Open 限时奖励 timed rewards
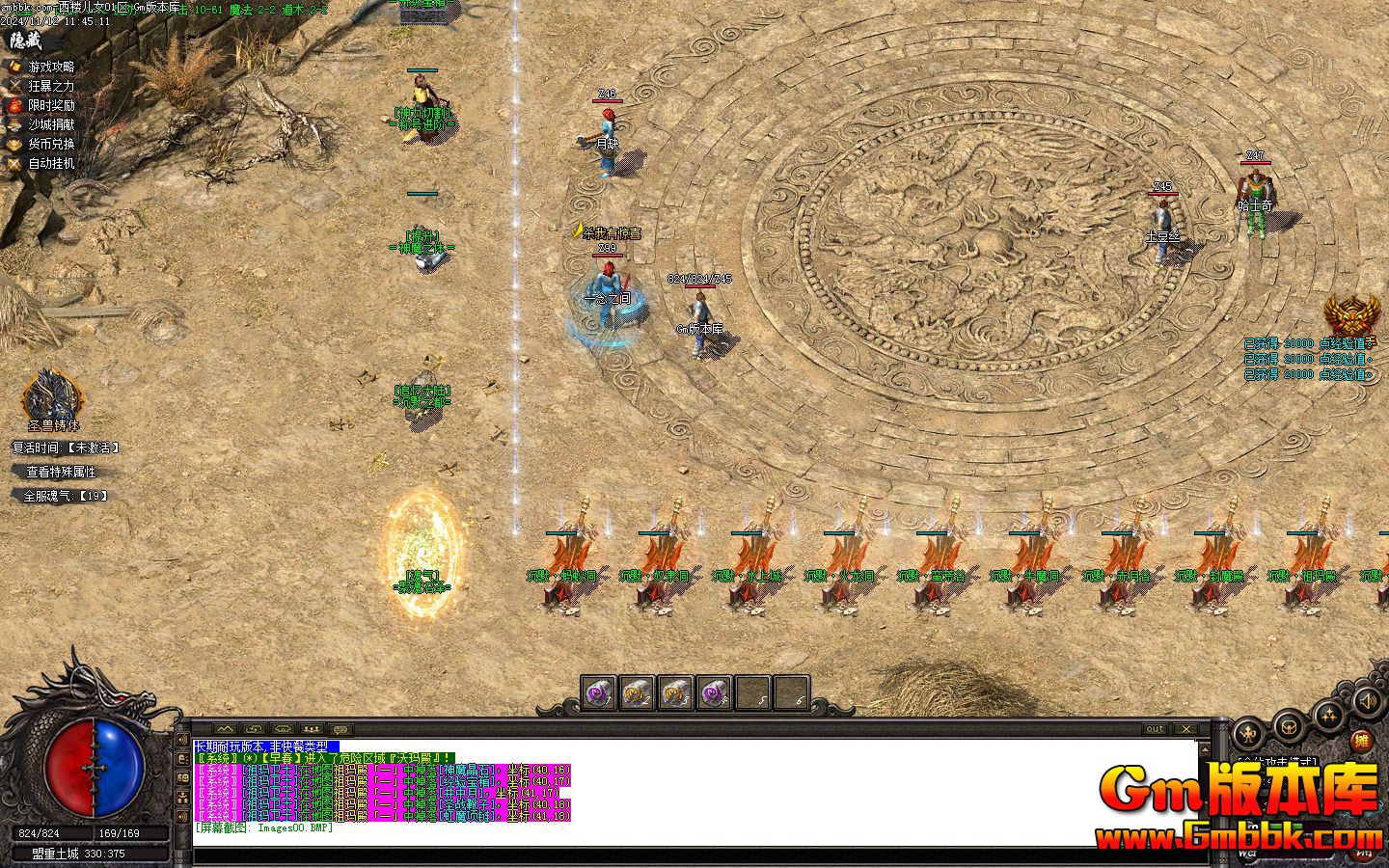The height and width of the screenshot is (868, 1389). tap(50, 105)
